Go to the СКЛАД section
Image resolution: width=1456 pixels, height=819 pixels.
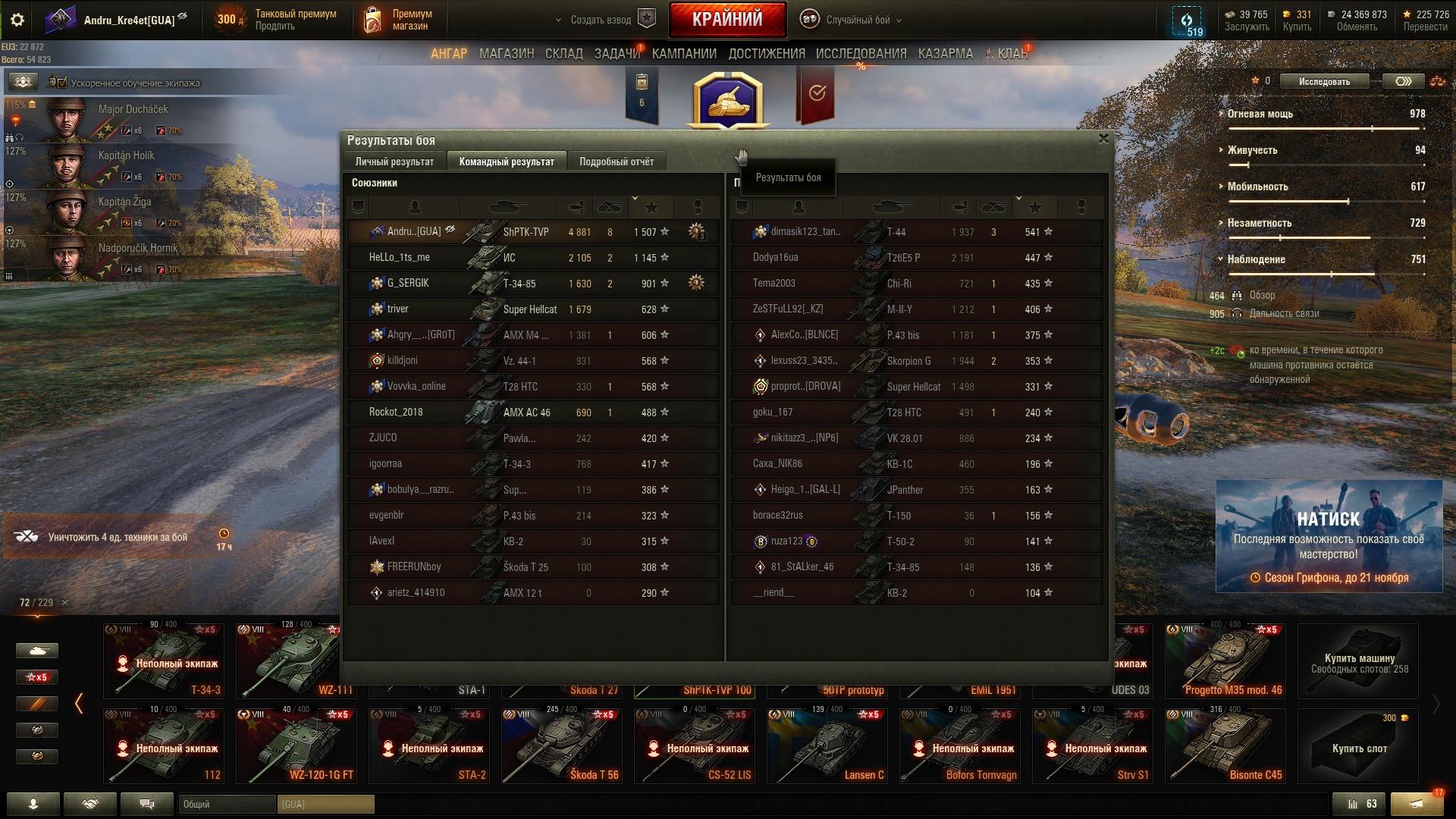pyautogui.click(x=563, y=54)
